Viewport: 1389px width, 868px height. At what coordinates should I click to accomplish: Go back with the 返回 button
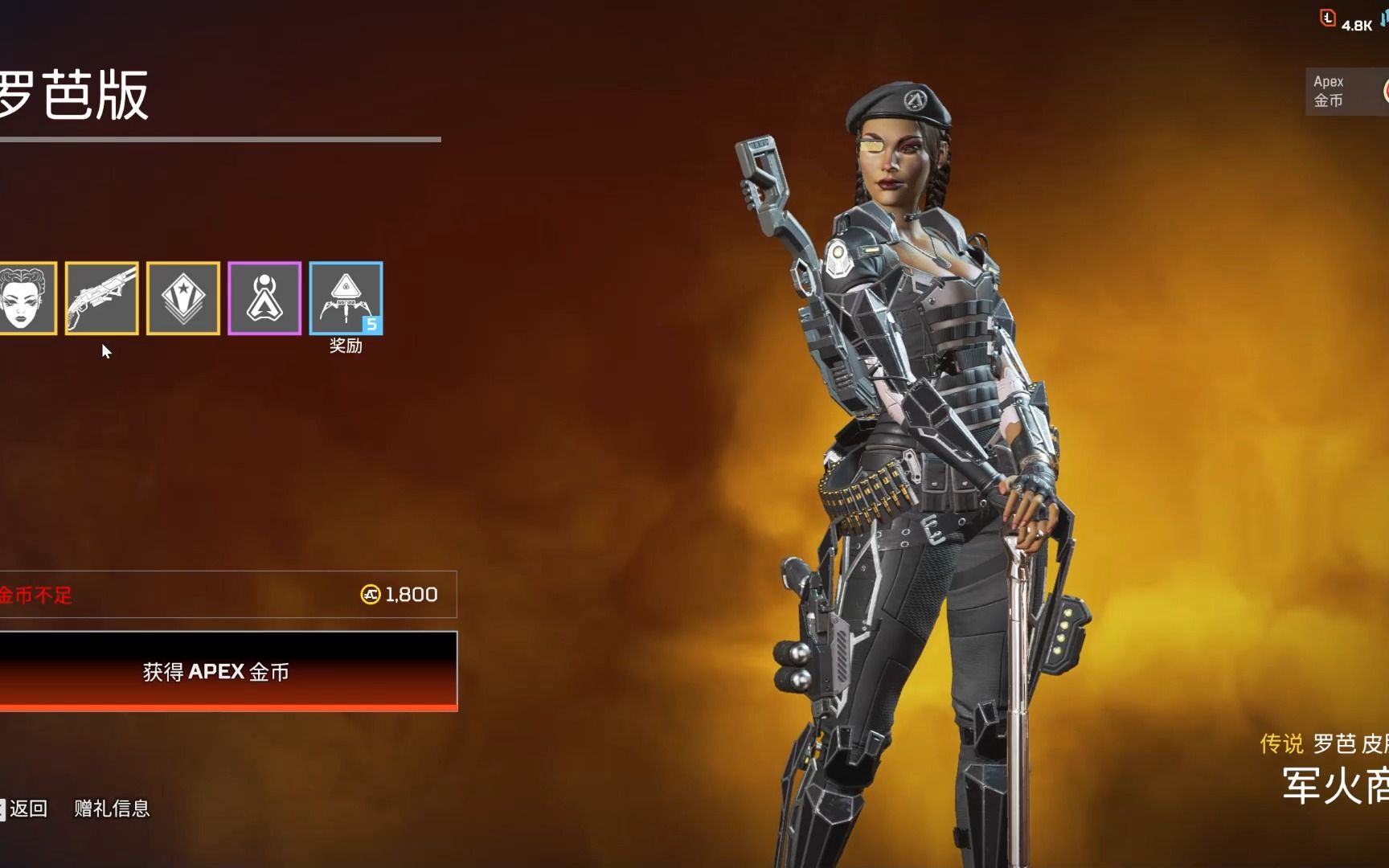click(x=27, y=809)
